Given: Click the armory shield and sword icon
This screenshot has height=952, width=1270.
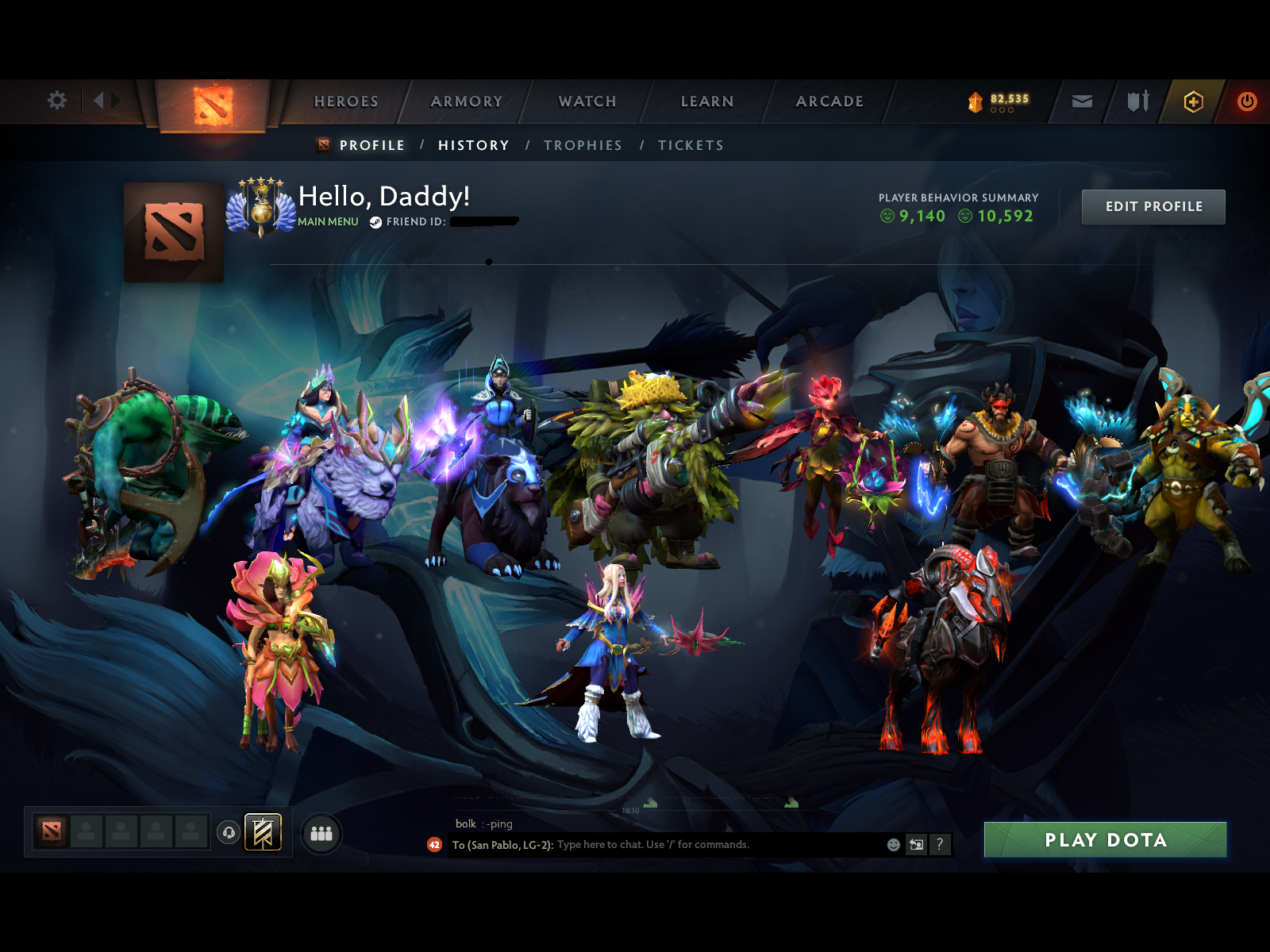Looking at the screenshot, I should tap(1137, 102).
